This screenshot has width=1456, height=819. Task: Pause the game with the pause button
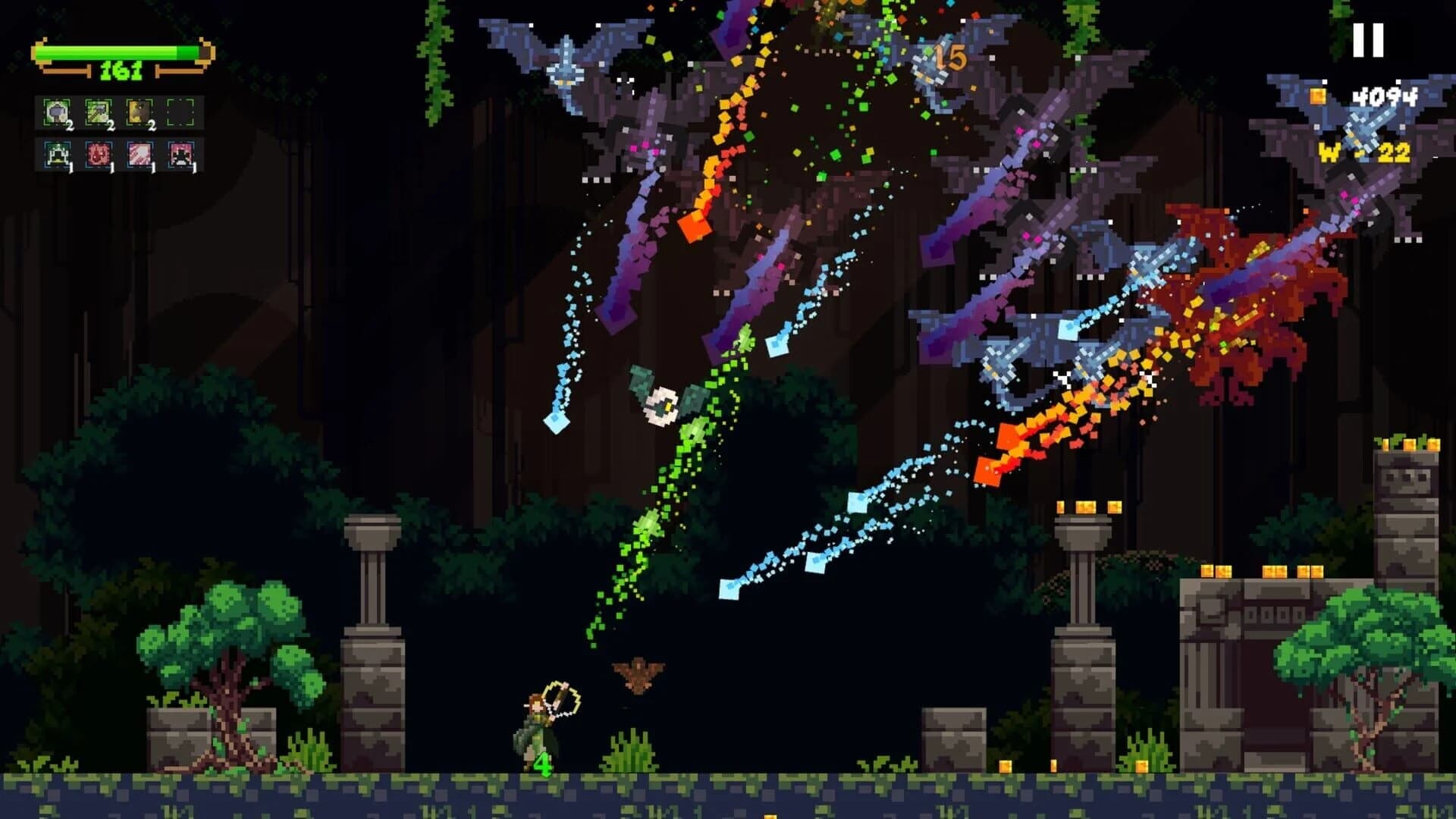(1369, 42)
